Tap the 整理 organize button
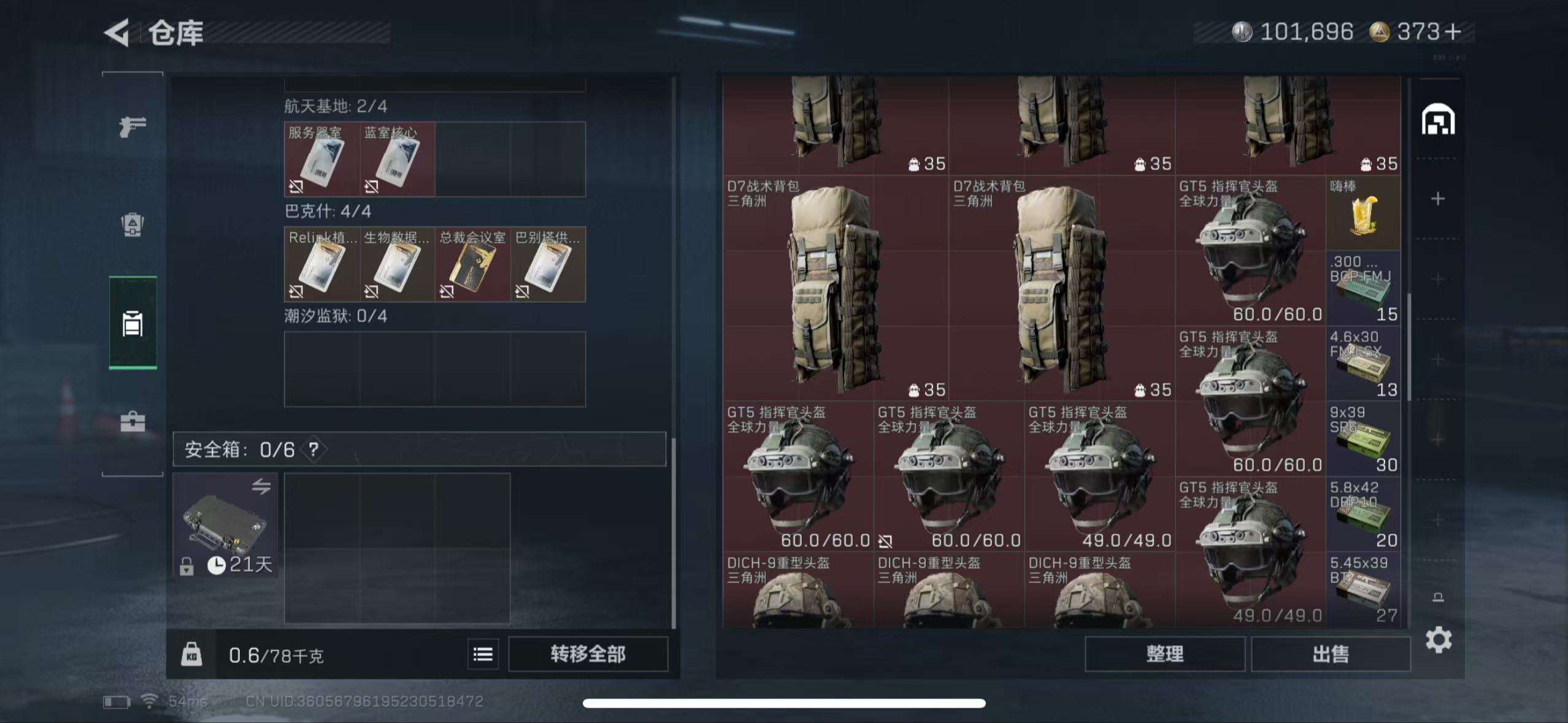 (x=1164, y=654)
